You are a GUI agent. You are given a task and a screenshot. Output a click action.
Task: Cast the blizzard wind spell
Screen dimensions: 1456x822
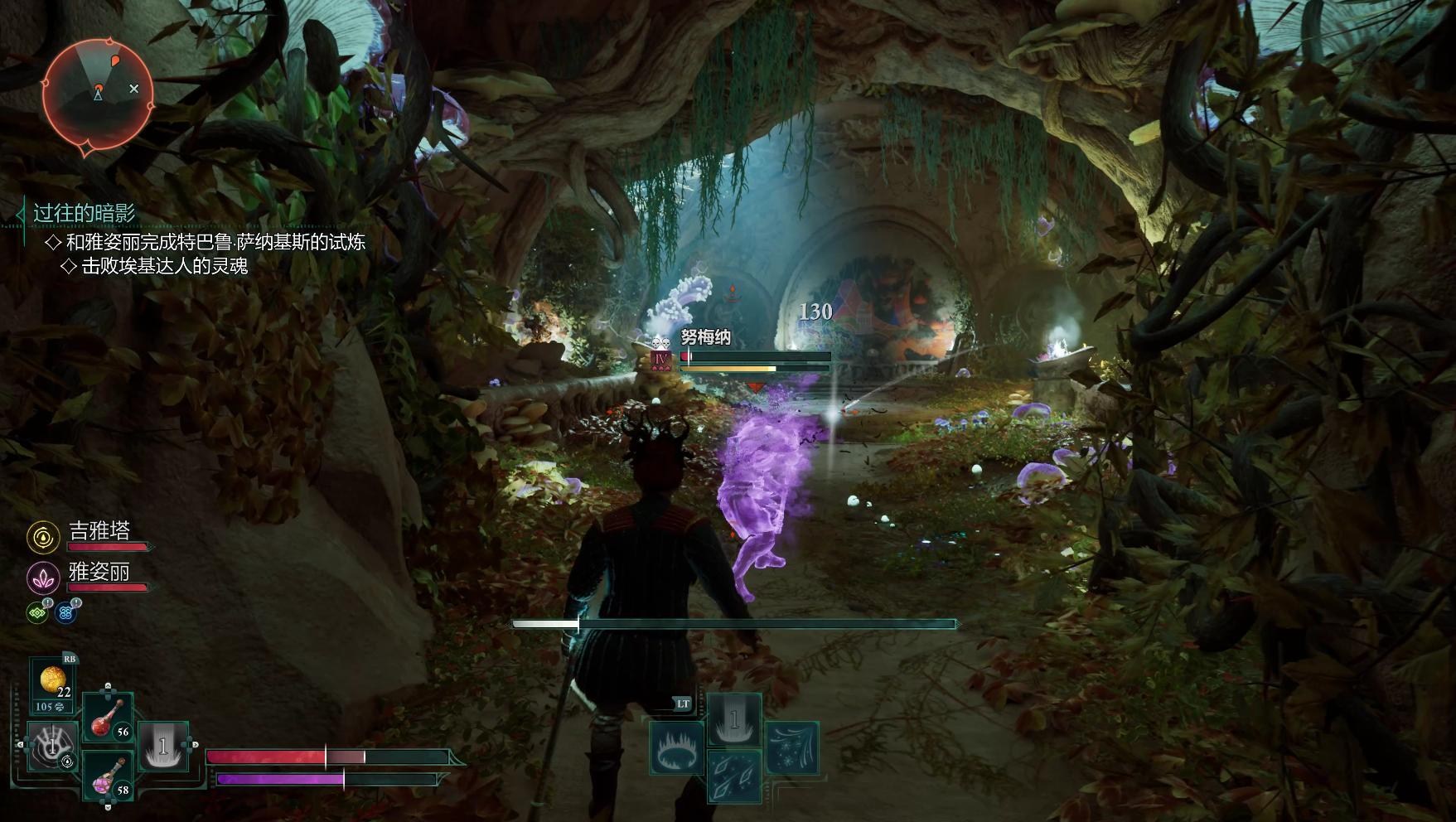point(791,747)
